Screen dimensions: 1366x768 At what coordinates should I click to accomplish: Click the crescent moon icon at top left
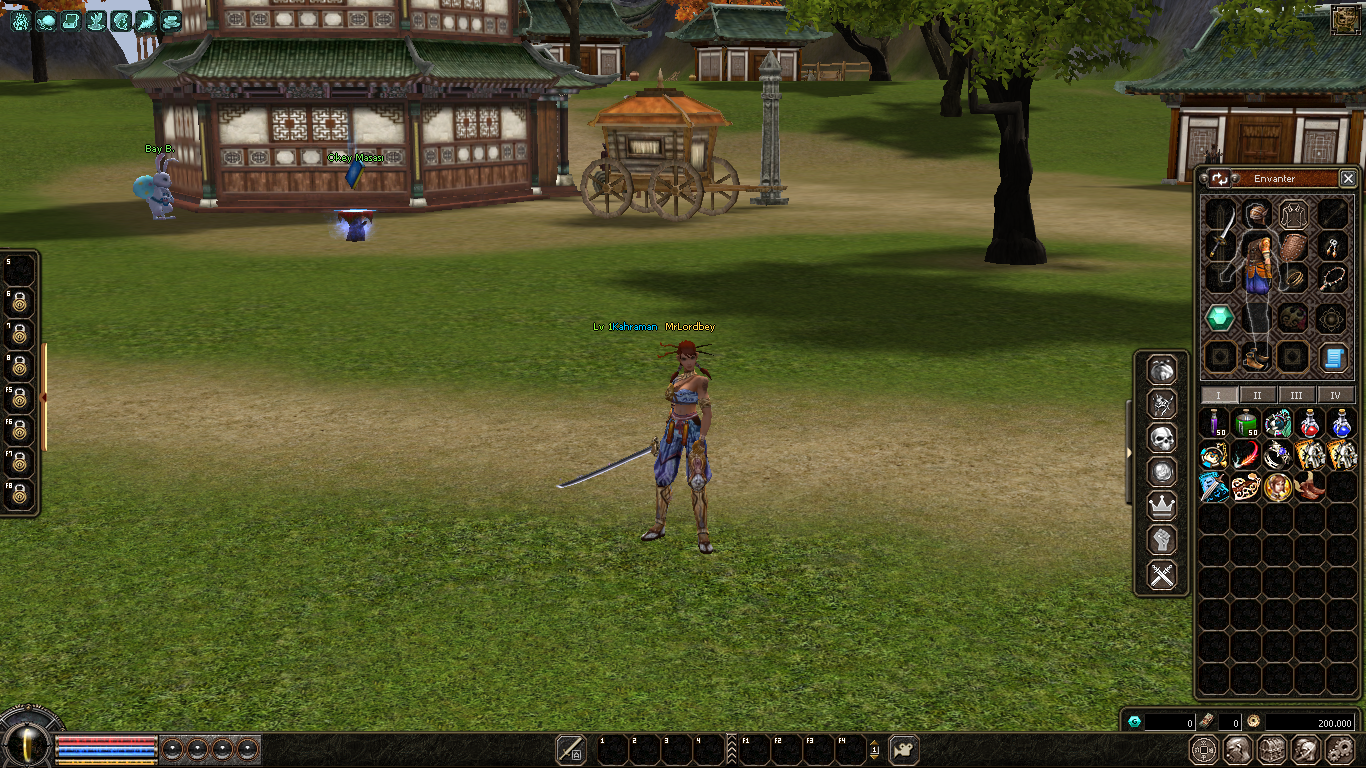click(x=146, y=20)
